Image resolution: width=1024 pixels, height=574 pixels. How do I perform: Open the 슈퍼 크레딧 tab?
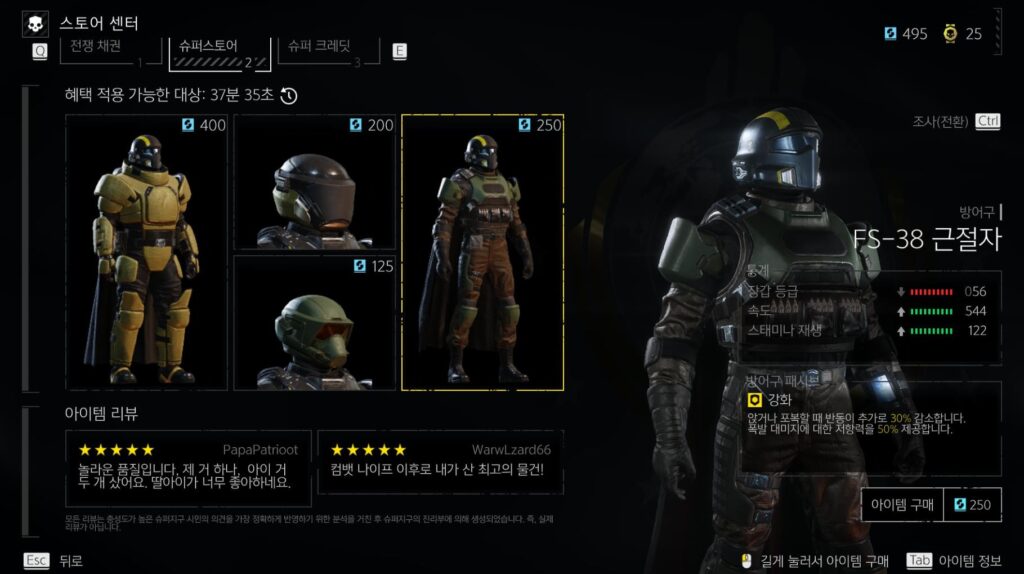pos(326,49)
